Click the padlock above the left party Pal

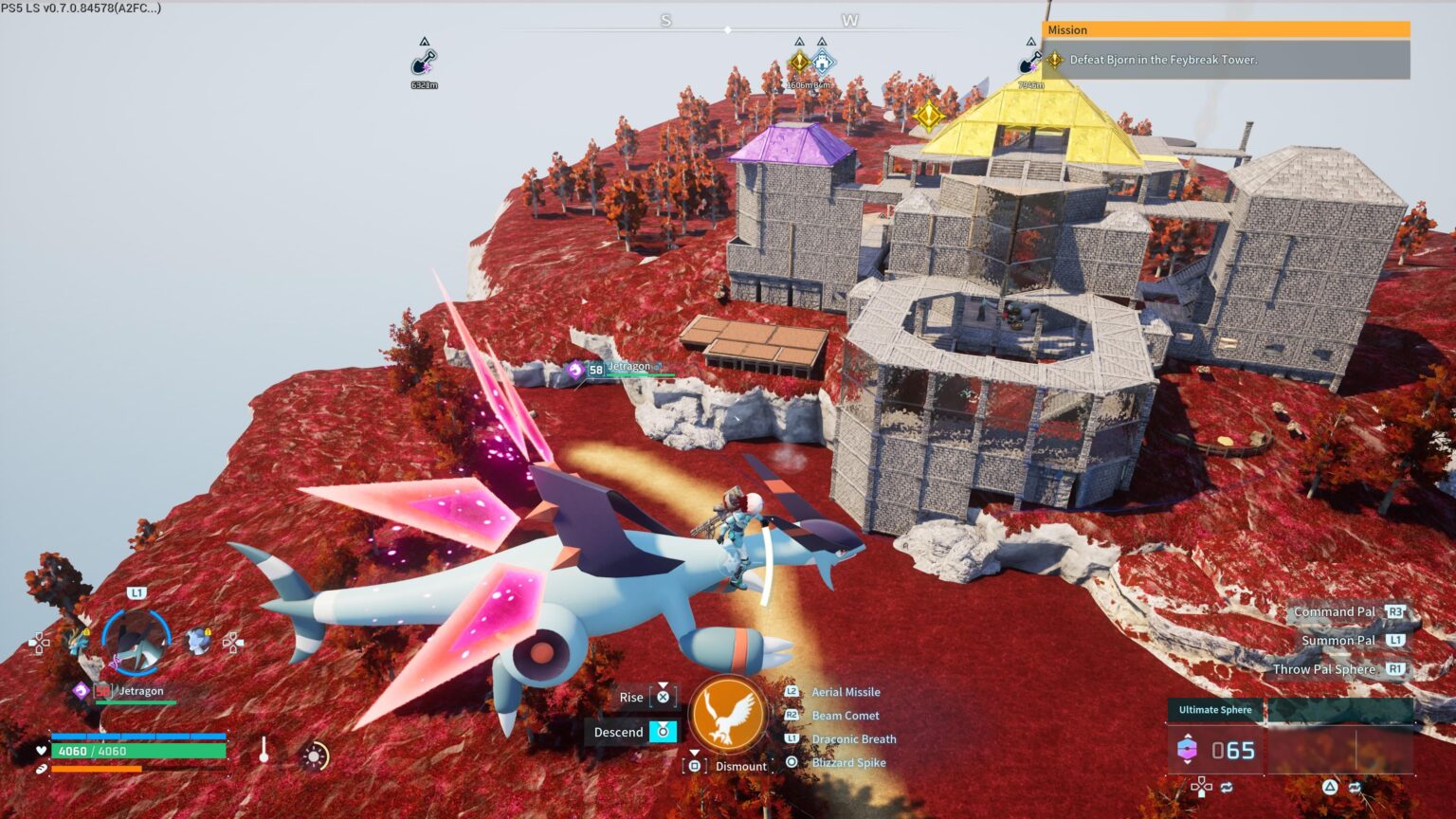click(x=86, y=631)
